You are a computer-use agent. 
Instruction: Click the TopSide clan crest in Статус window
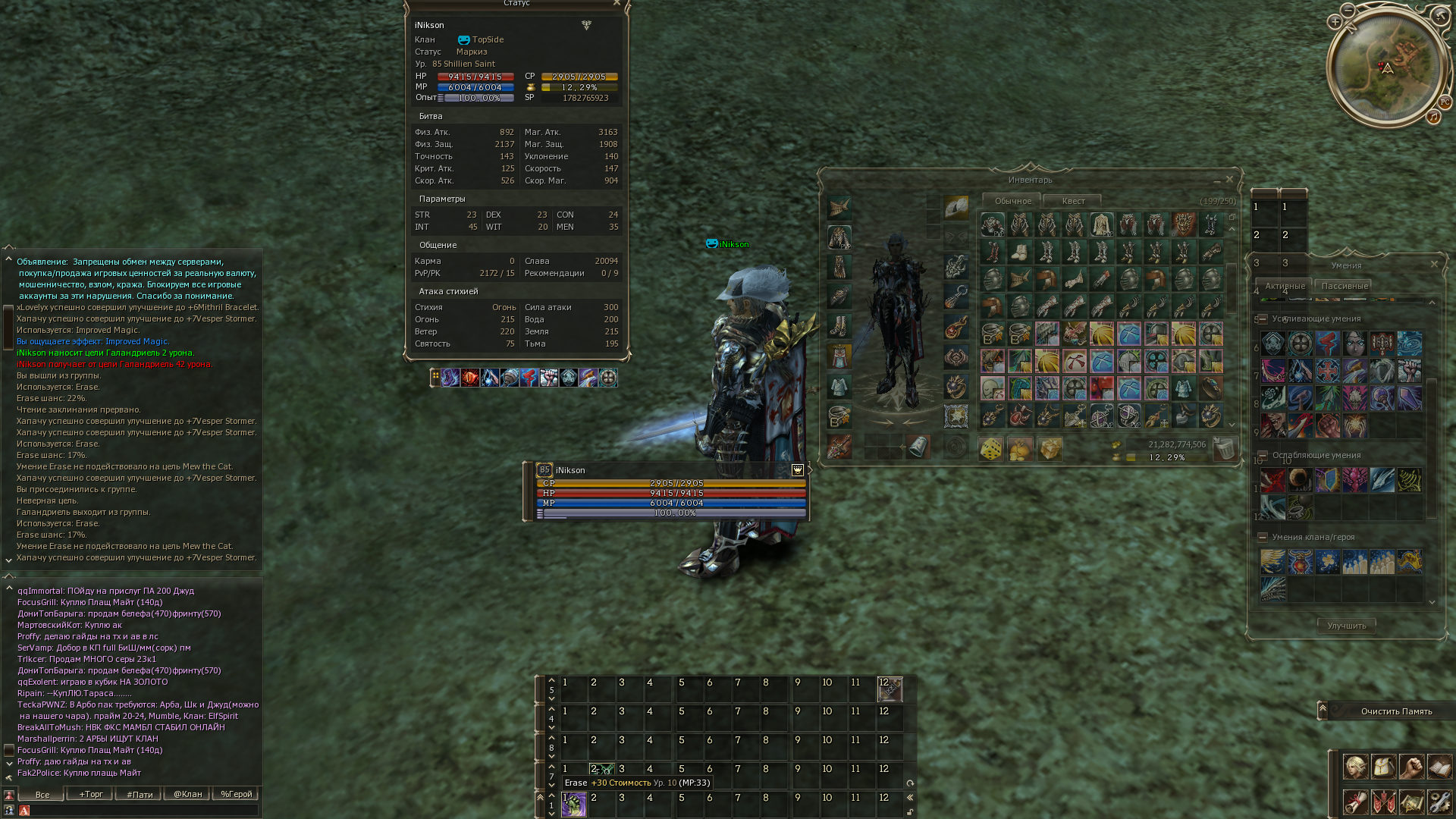pyautogui.click(x=463, y=39)
